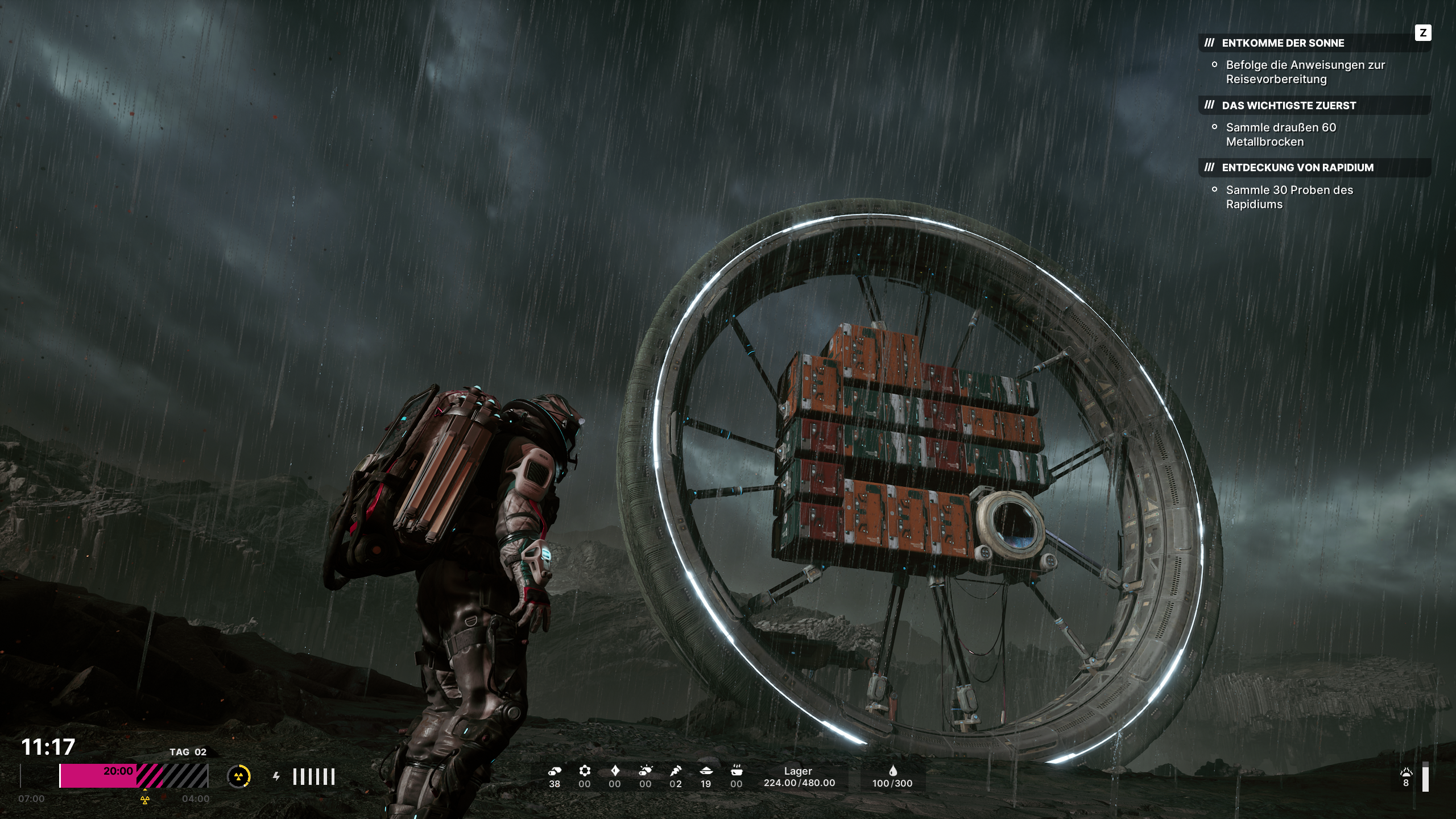This screenshot has height=819, width=1456.
Task: Click the 11:17 clock display
Action: pos(47,744)
